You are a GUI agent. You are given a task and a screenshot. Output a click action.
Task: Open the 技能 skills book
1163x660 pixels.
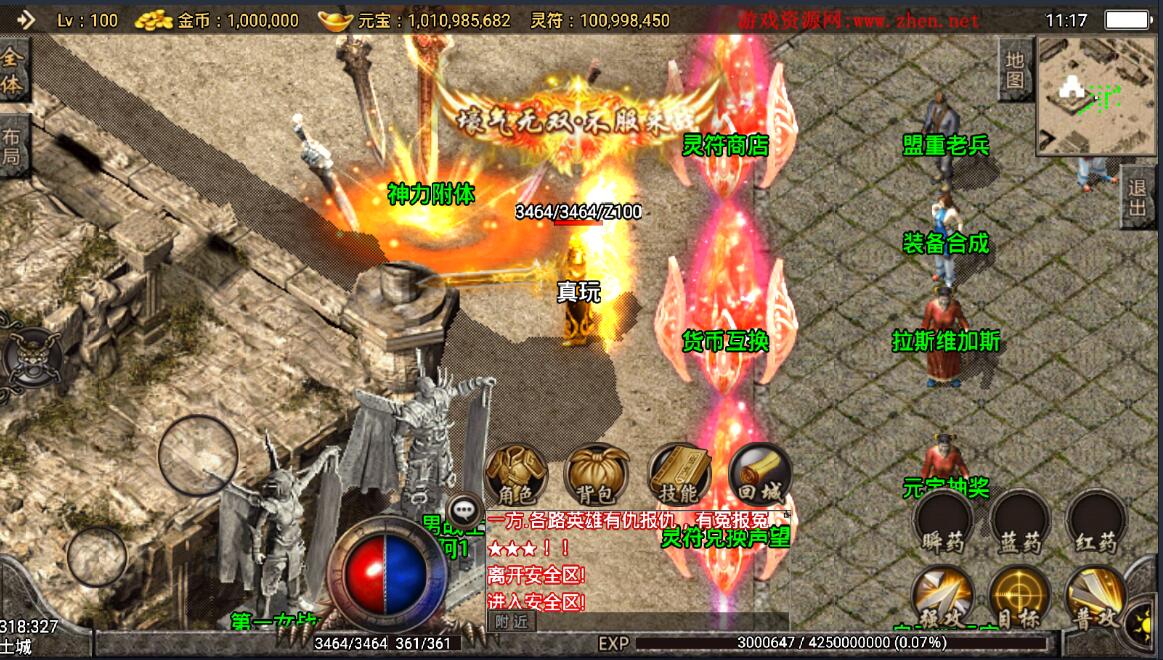(679, 474)
